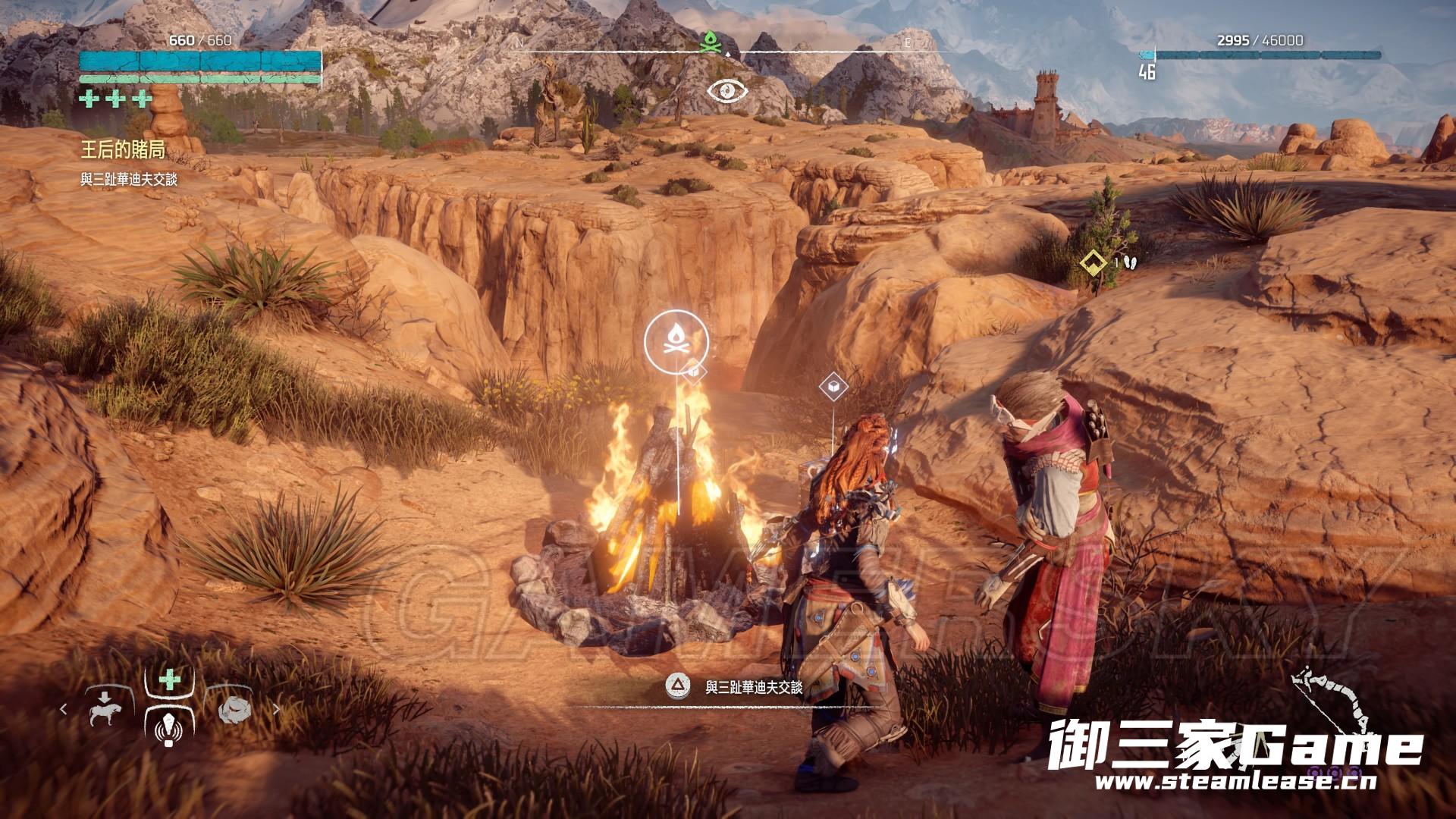Use the green healing pouch slot
Image resolution: width=1456 pixels, height=819 pixels.
point(169,679)
